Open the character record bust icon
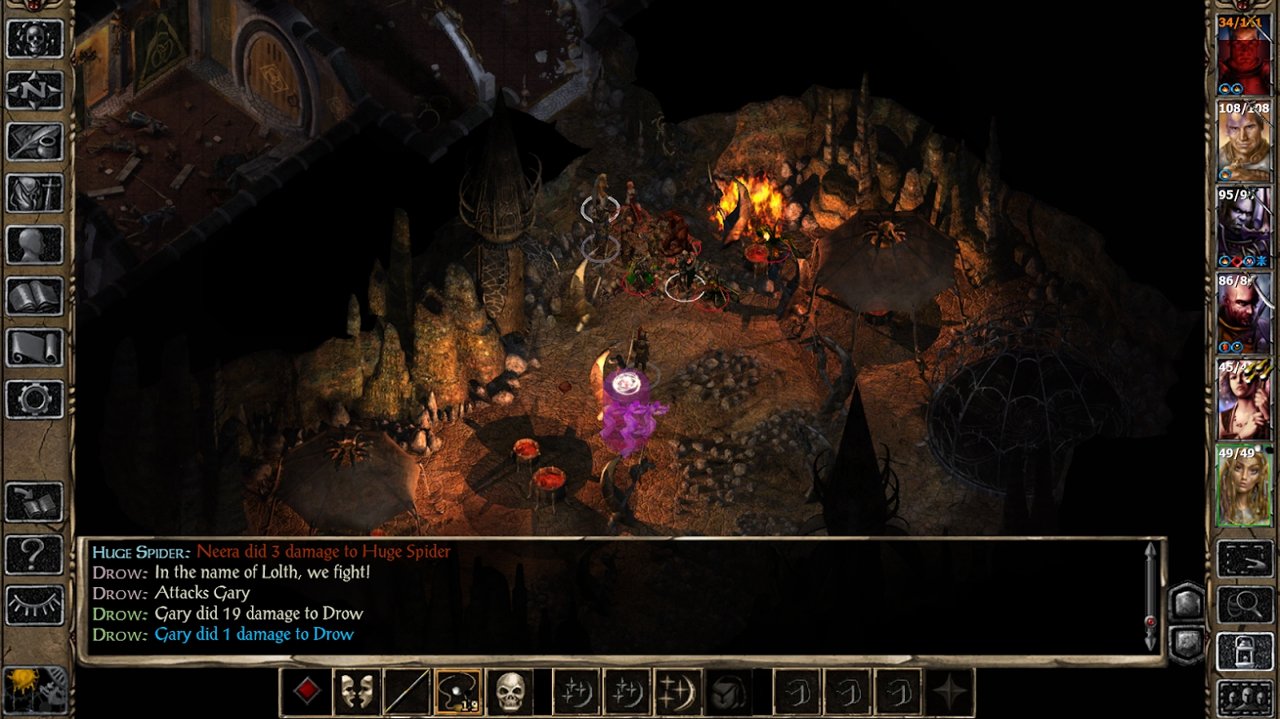1280x719 pixels. 35,245
